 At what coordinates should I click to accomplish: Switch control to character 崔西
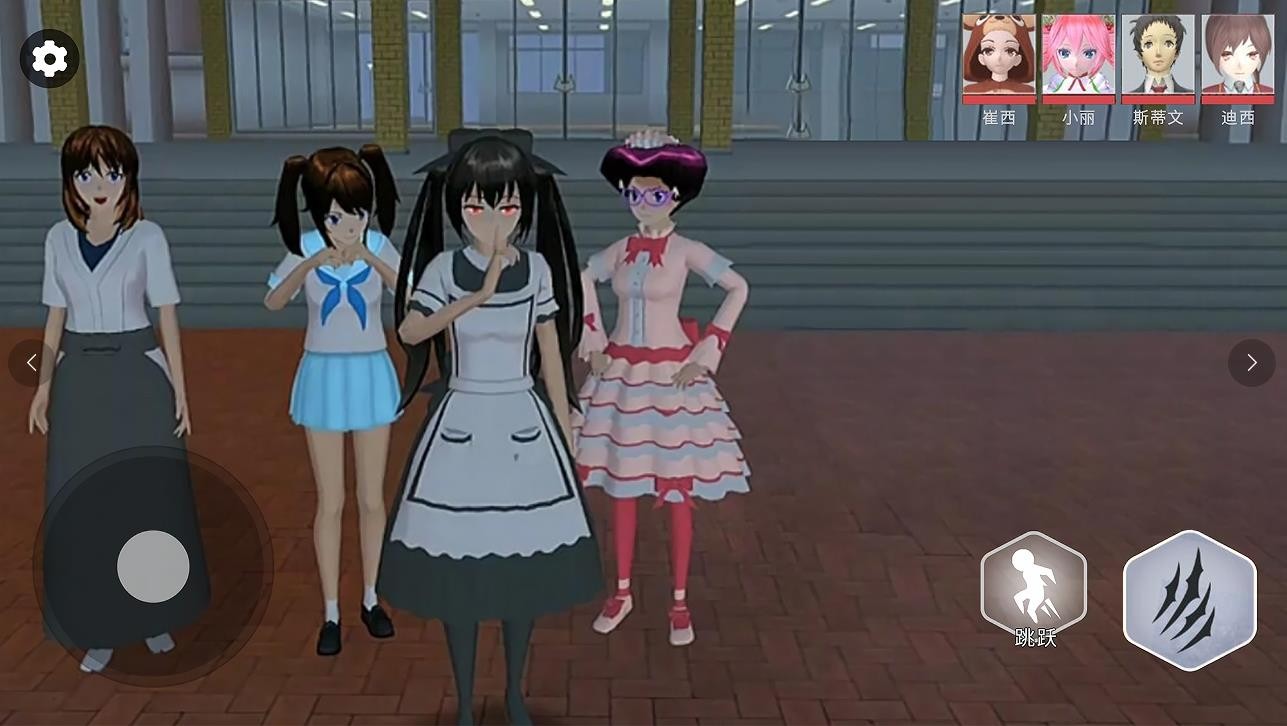pos(998,55)
